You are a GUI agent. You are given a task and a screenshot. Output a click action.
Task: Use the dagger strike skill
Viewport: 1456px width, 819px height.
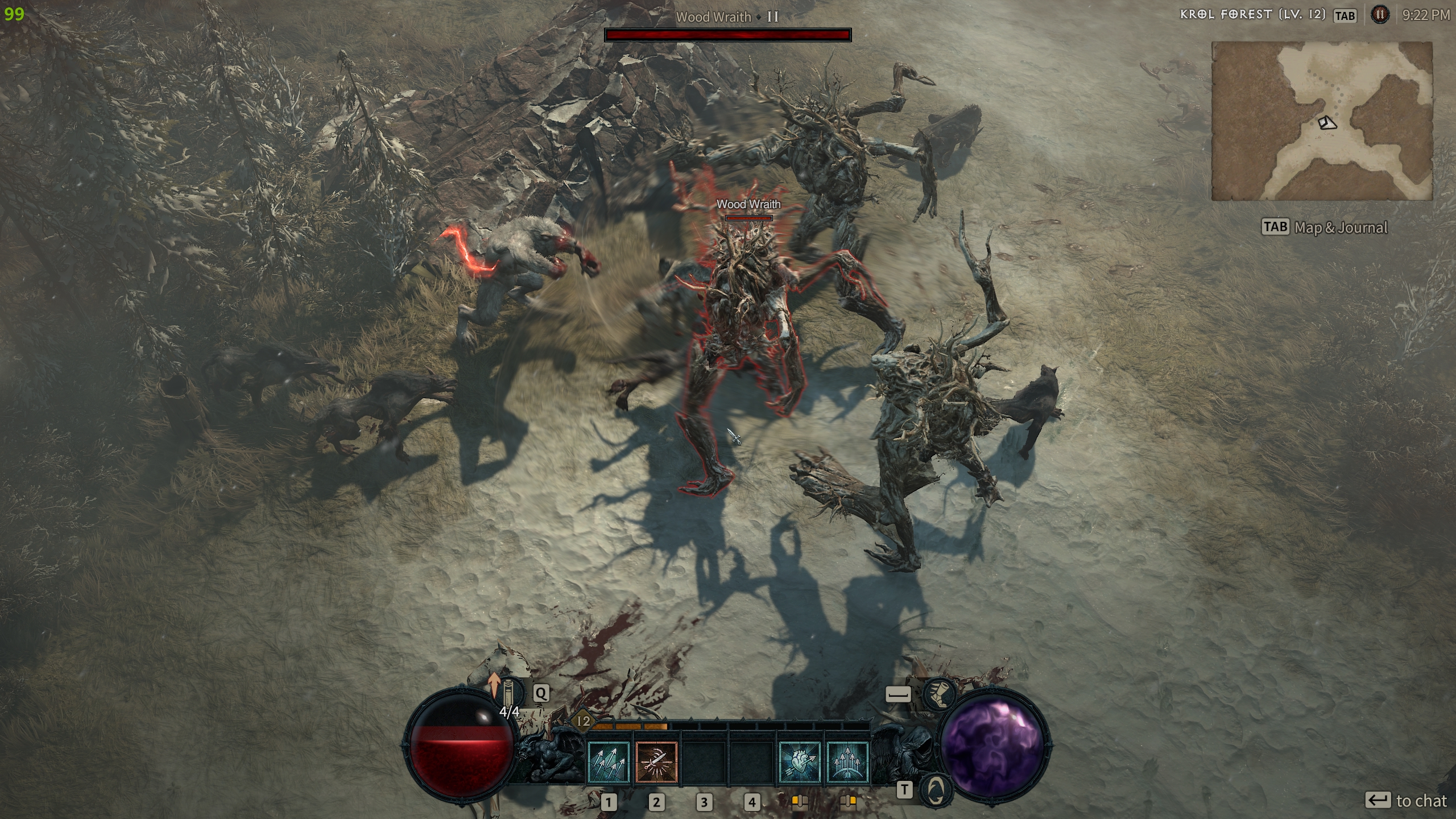coord(656,762)
